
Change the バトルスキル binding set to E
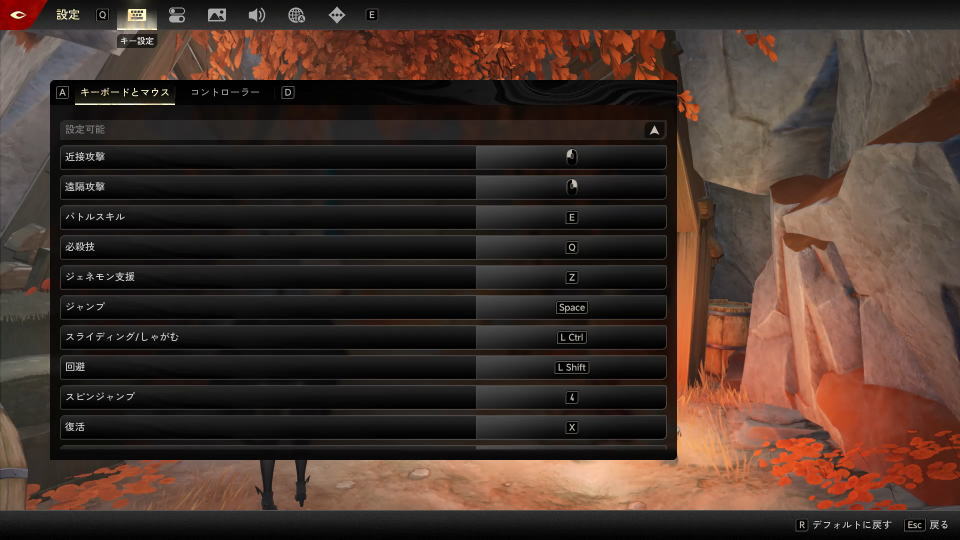click(571, 217)
